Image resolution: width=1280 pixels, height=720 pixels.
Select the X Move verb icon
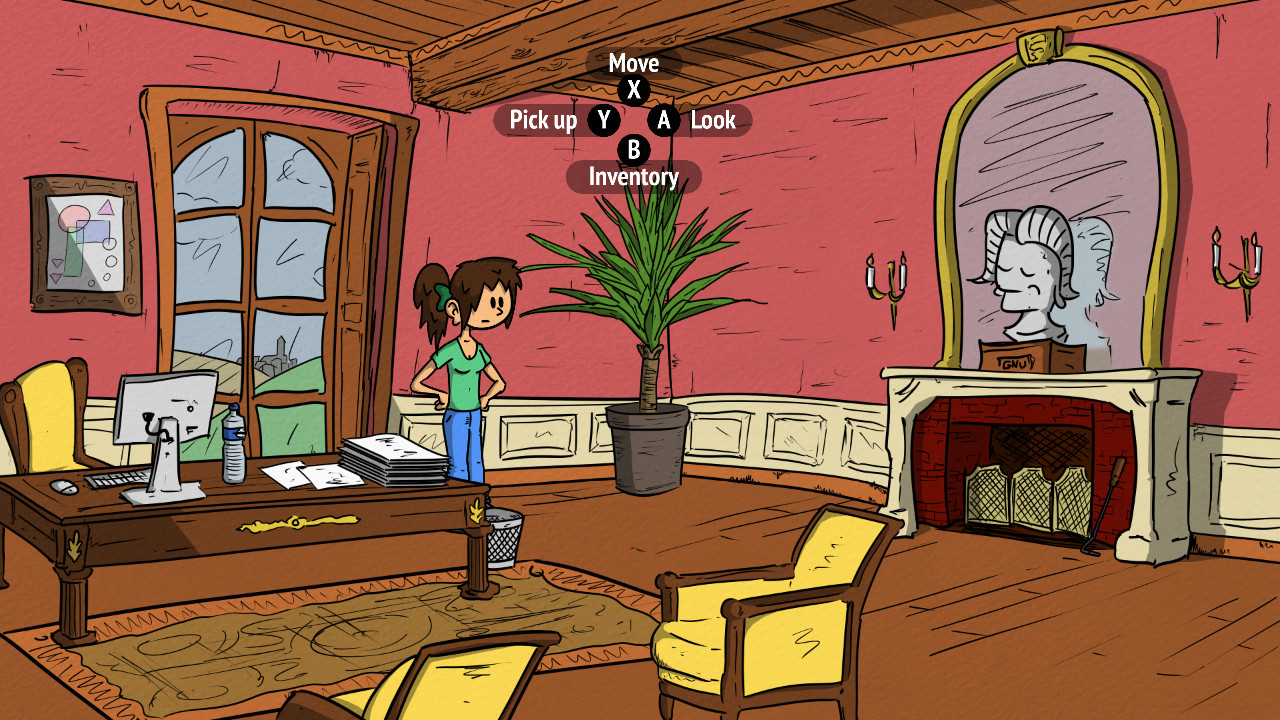point(634,89)
